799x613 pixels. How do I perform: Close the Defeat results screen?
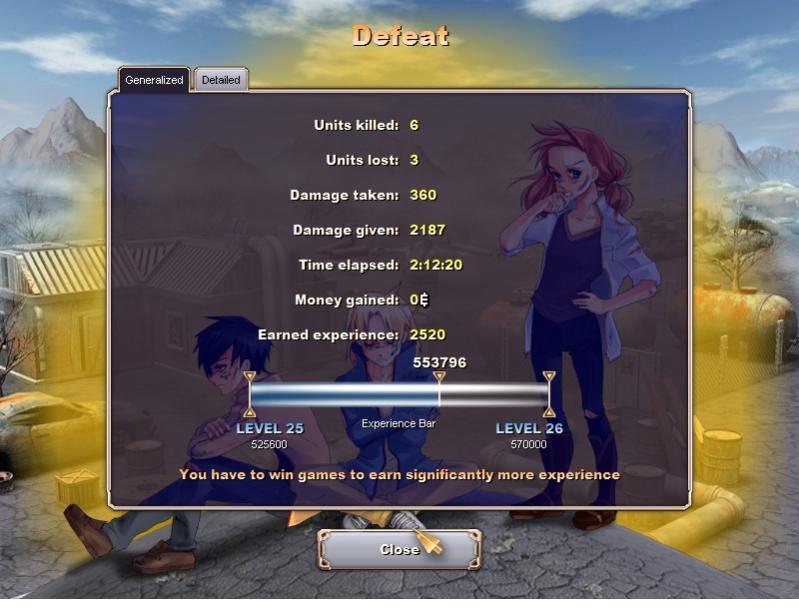(399, 549)
